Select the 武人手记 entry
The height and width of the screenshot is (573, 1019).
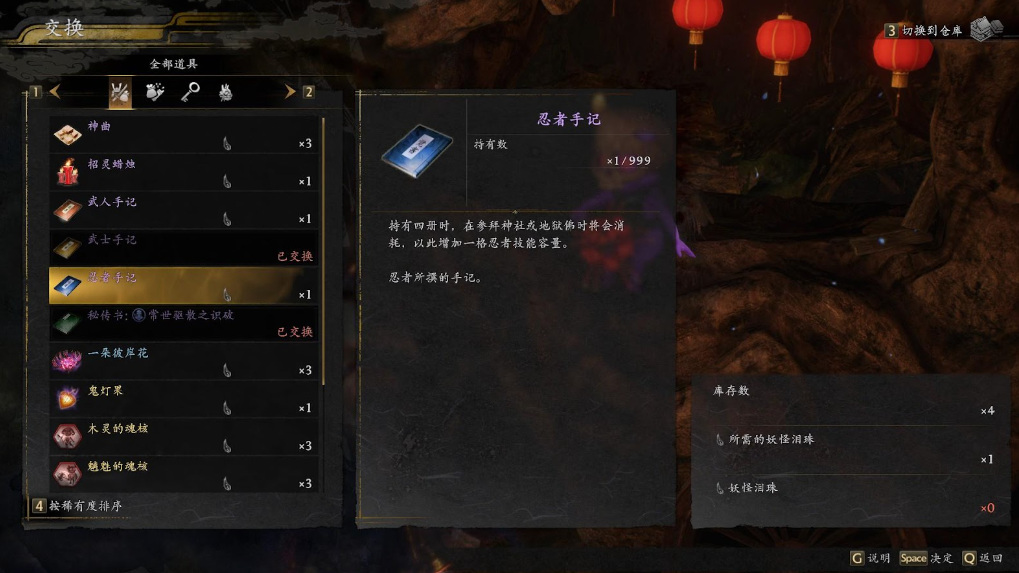tap(185, 210)
